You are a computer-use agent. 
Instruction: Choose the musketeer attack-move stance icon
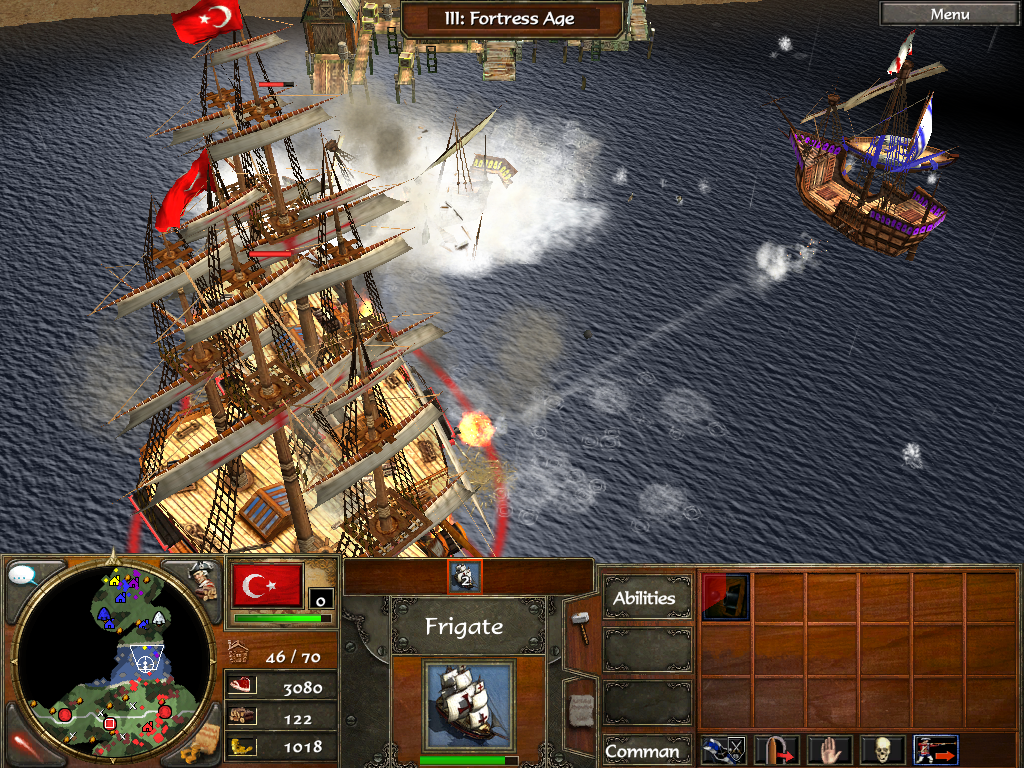click(x=935, y=750)
